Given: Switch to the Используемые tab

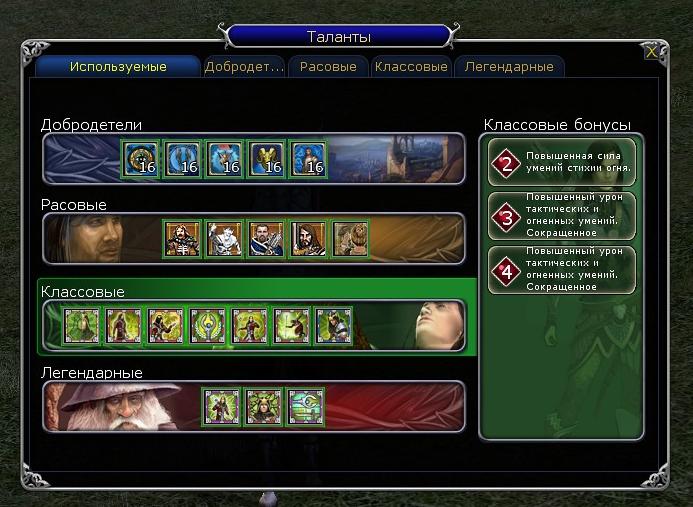Looking at the screenshot, I should (118, 67).
